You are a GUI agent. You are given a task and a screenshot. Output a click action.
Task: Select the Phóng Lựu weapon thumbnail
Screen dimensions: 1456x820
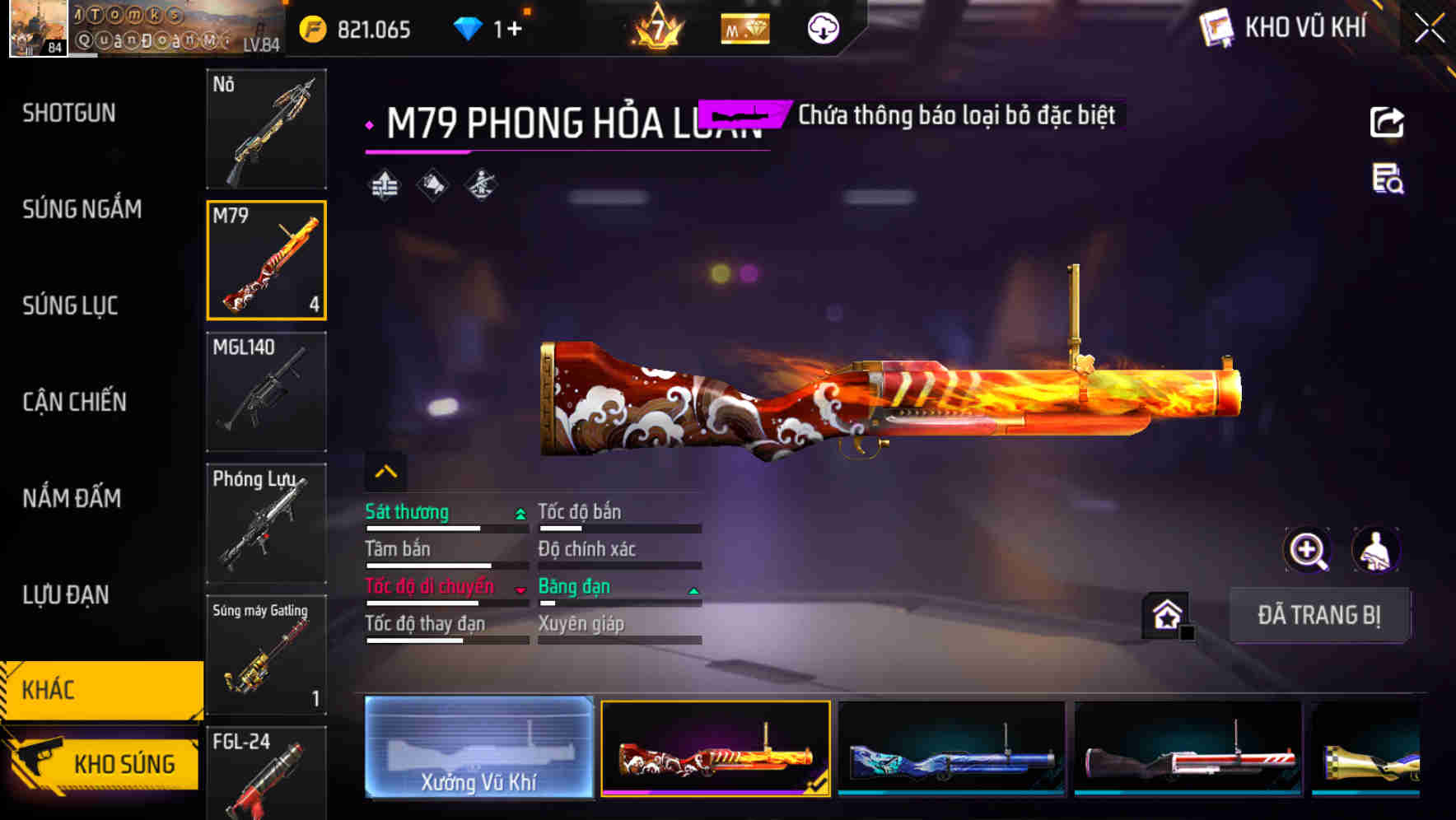pyautogui.click(x=267, y=524)
